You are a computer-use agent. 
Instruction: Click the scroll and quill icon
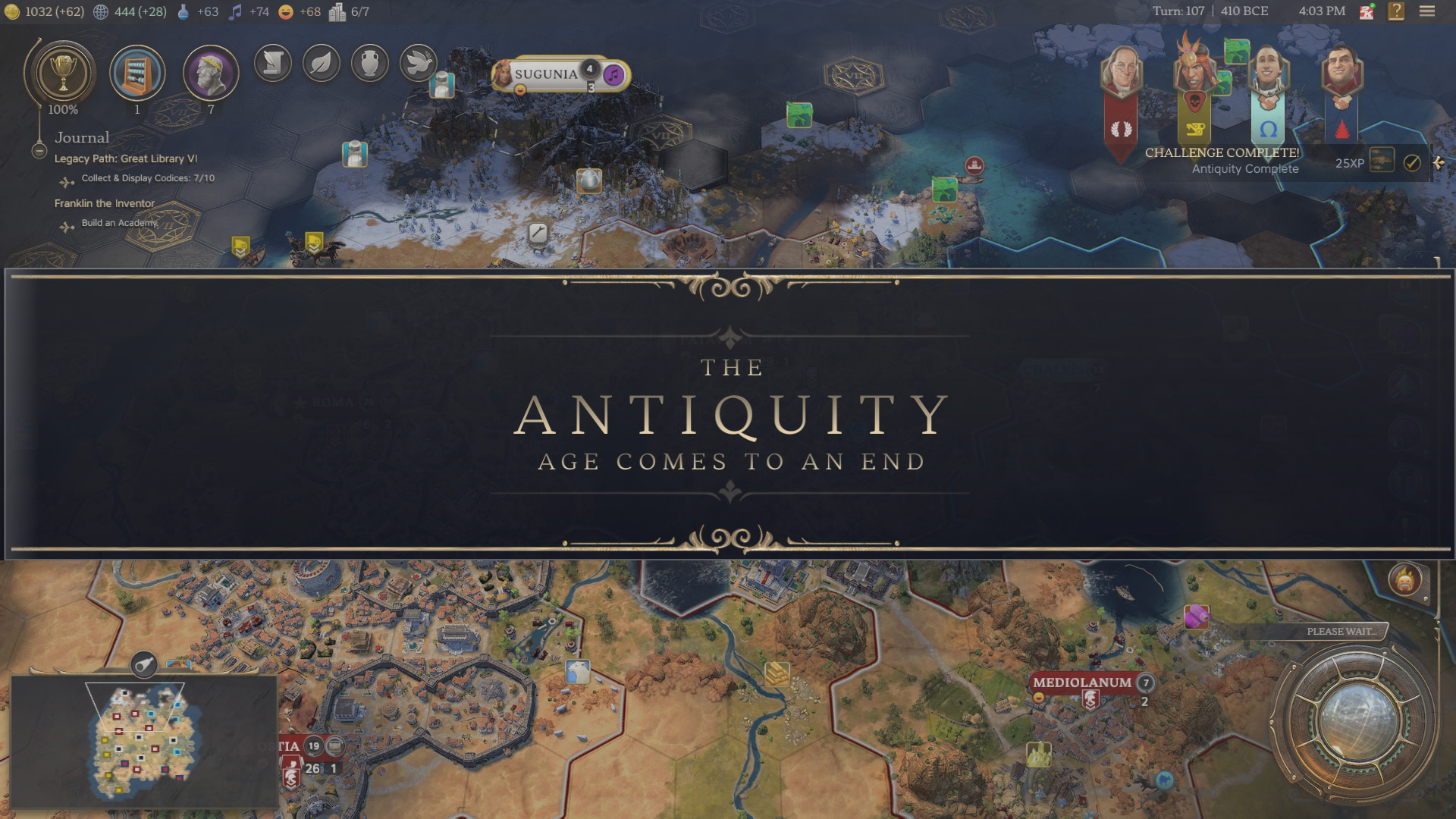click(x=273, y=63)
